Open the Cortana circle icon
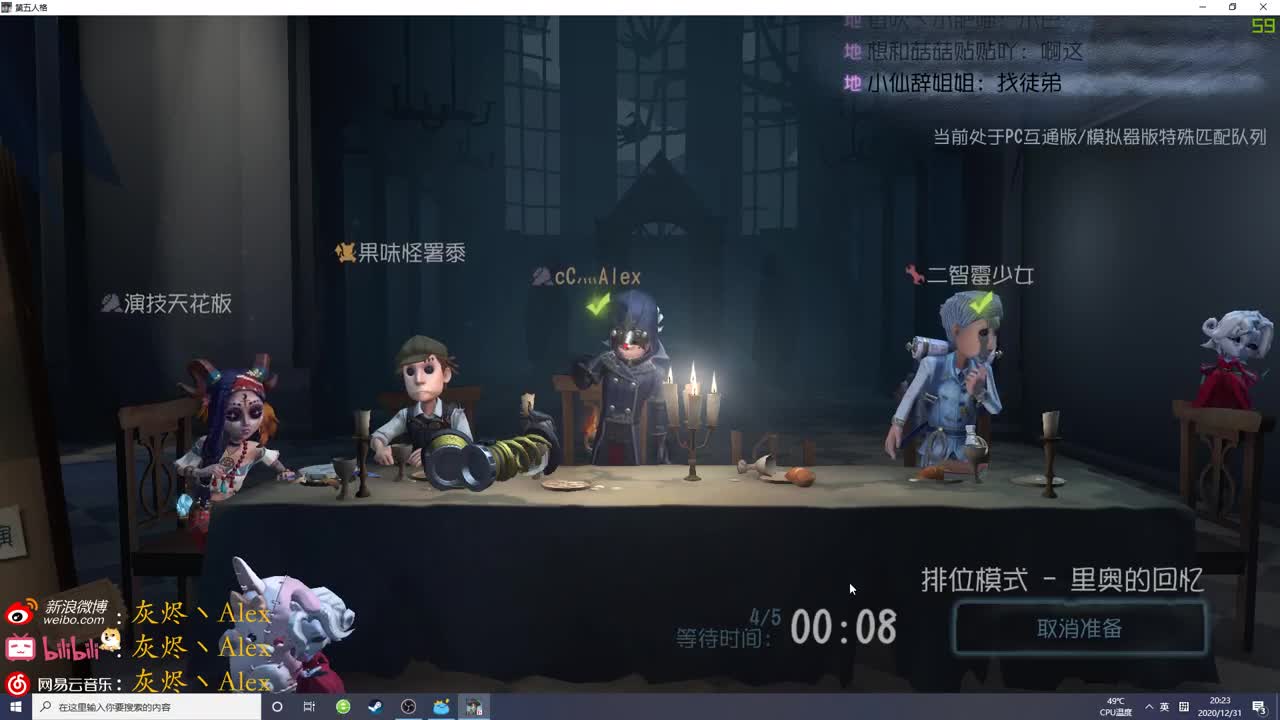 pos(277,706)
